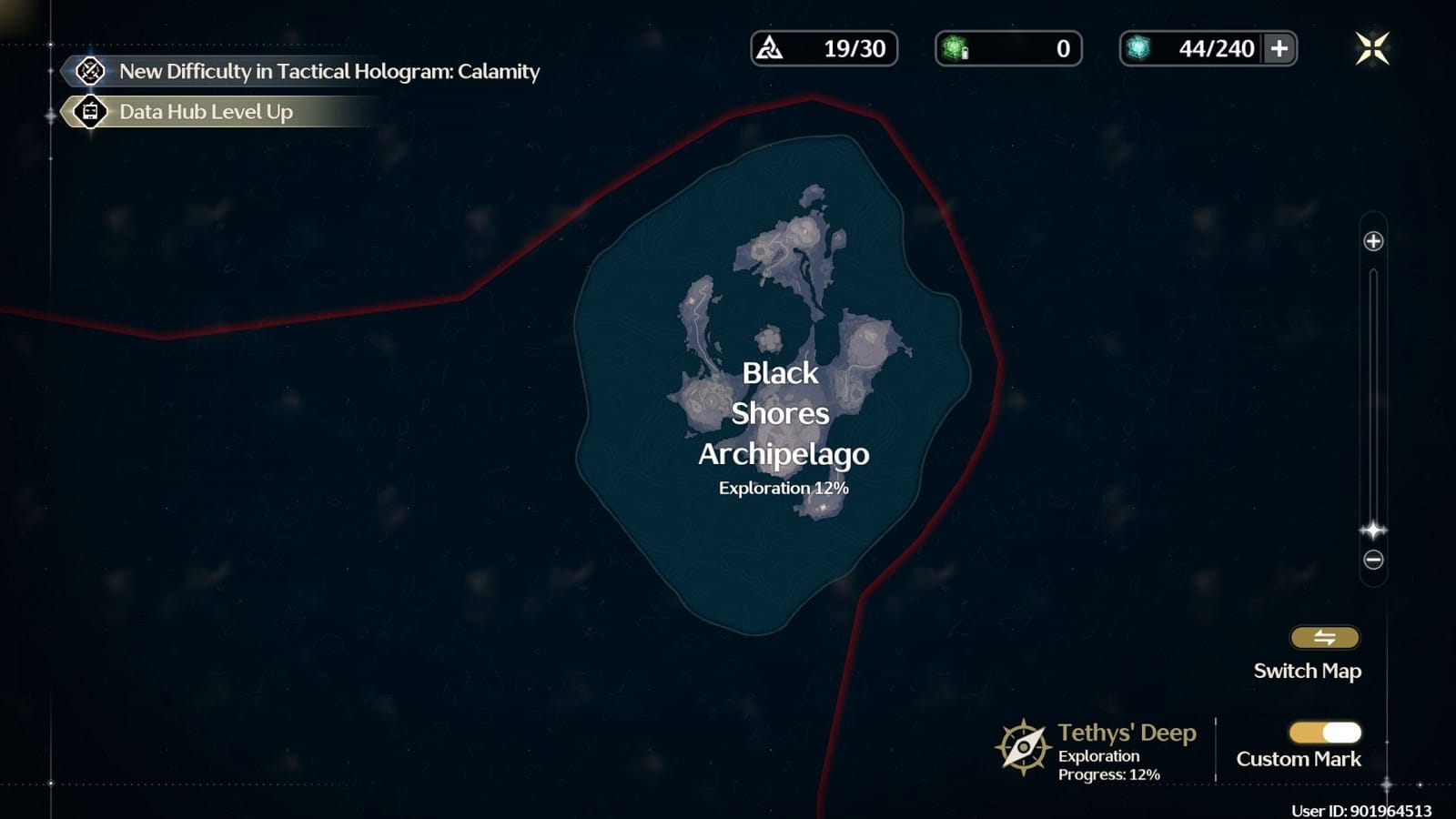Click the Data Hub Level Up notification icon
Viewport: 1456px width, 819px height.
(x=88, y=113)
